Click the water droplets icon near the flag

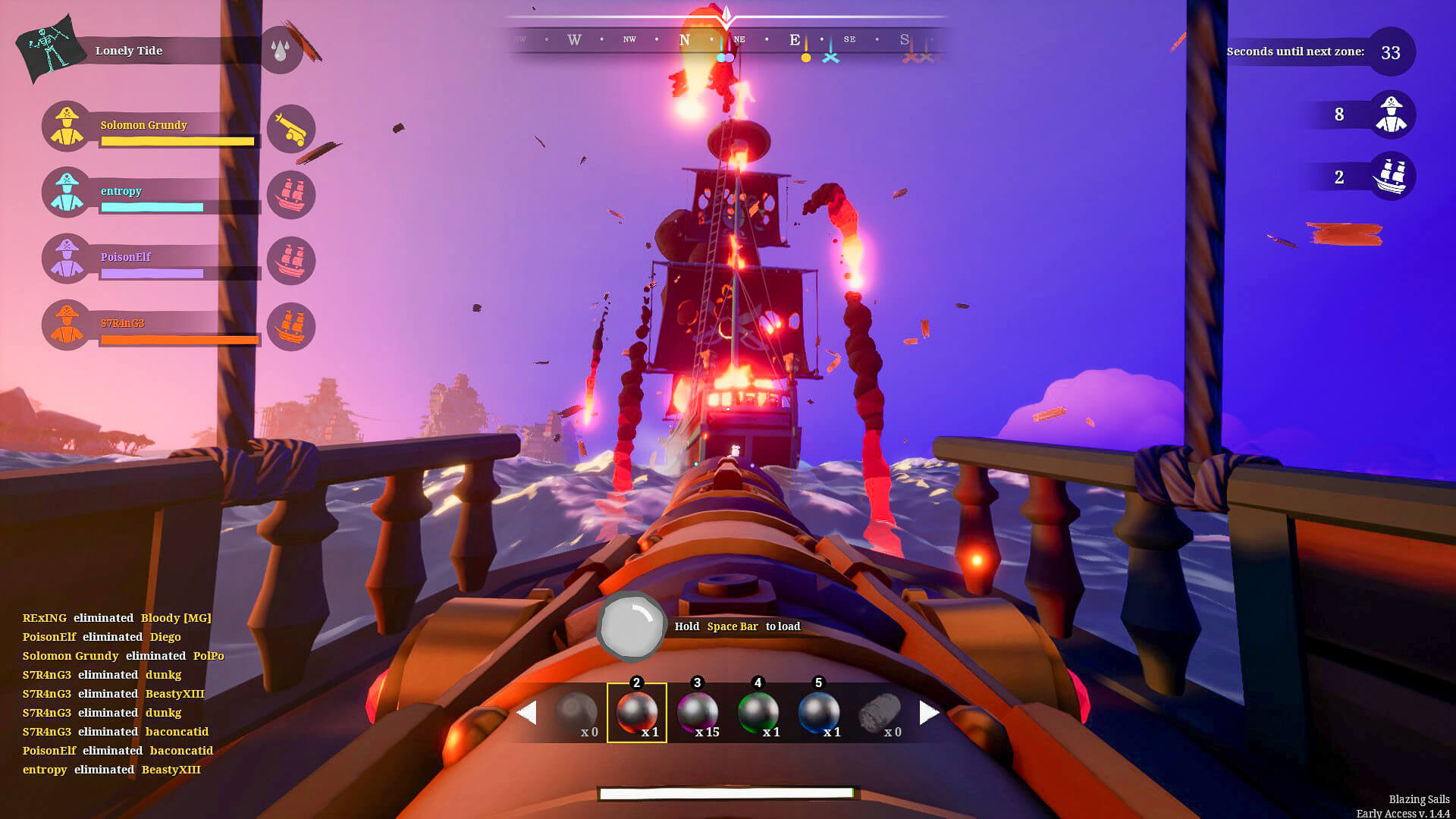pos(281,51)
